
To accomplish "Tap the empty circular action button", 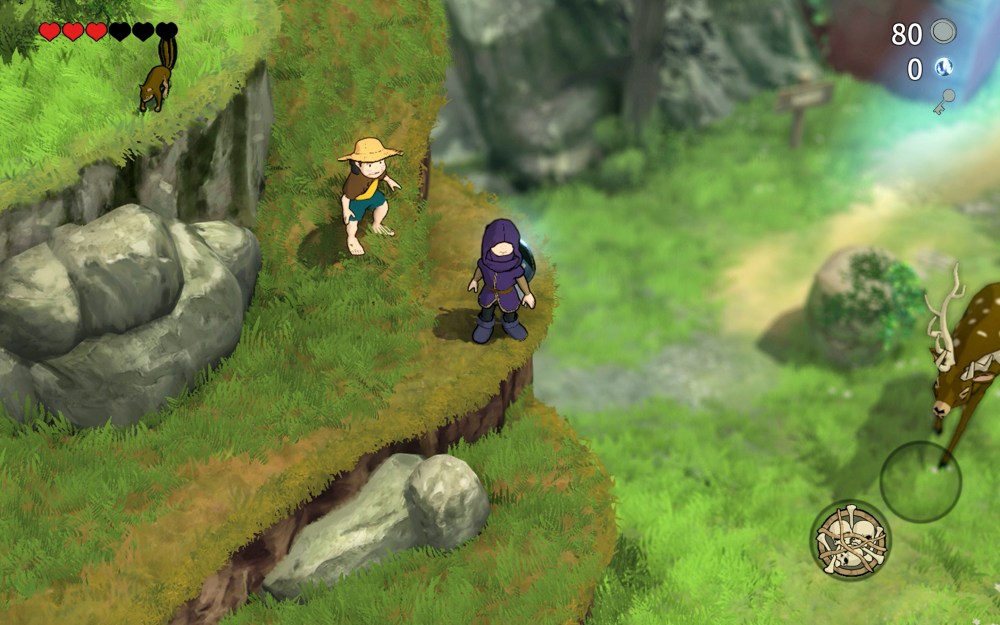I will point(920,481).
